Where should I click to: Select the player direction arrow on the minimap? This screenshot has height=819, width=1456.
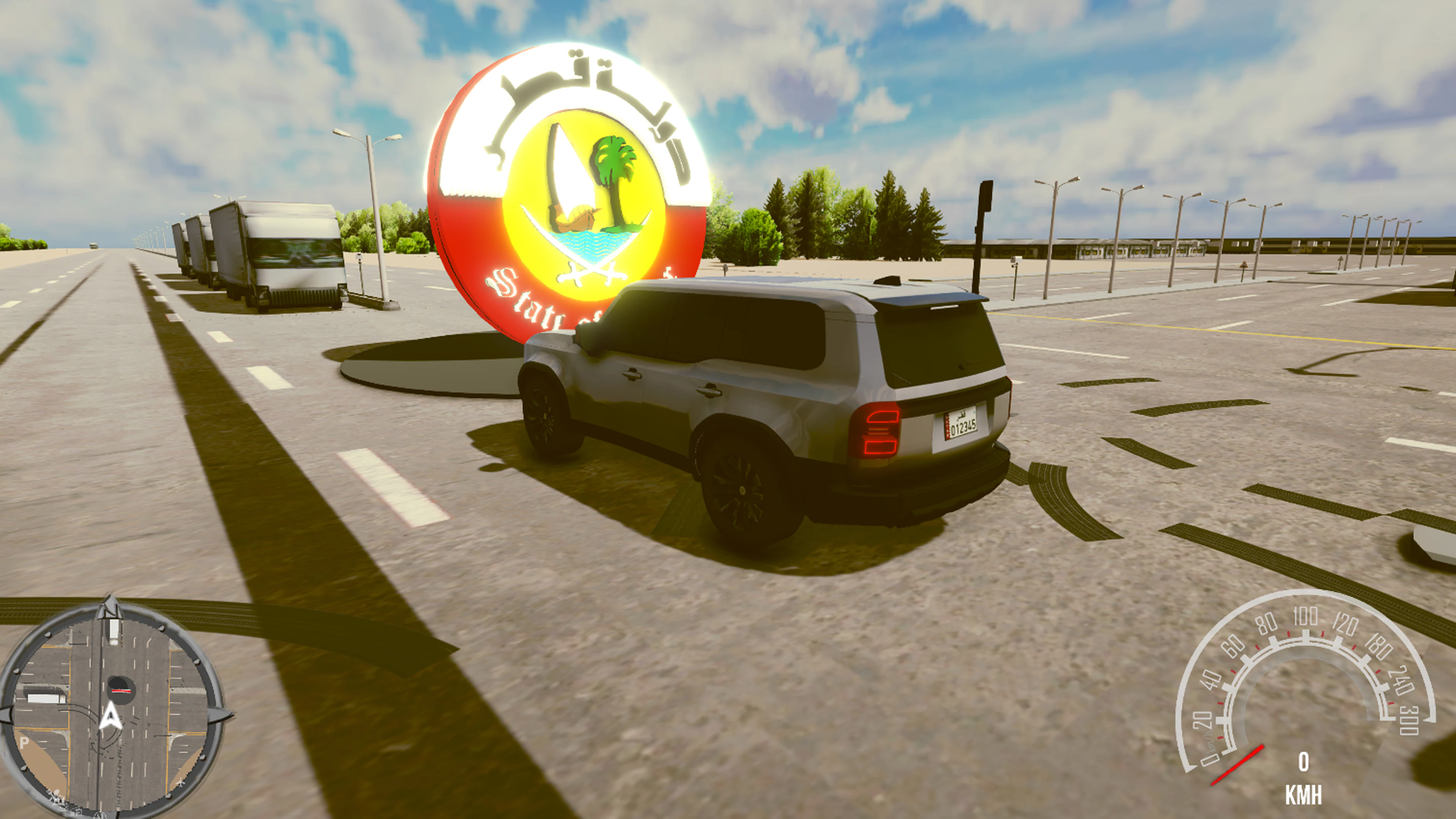(x=111, y=717)
